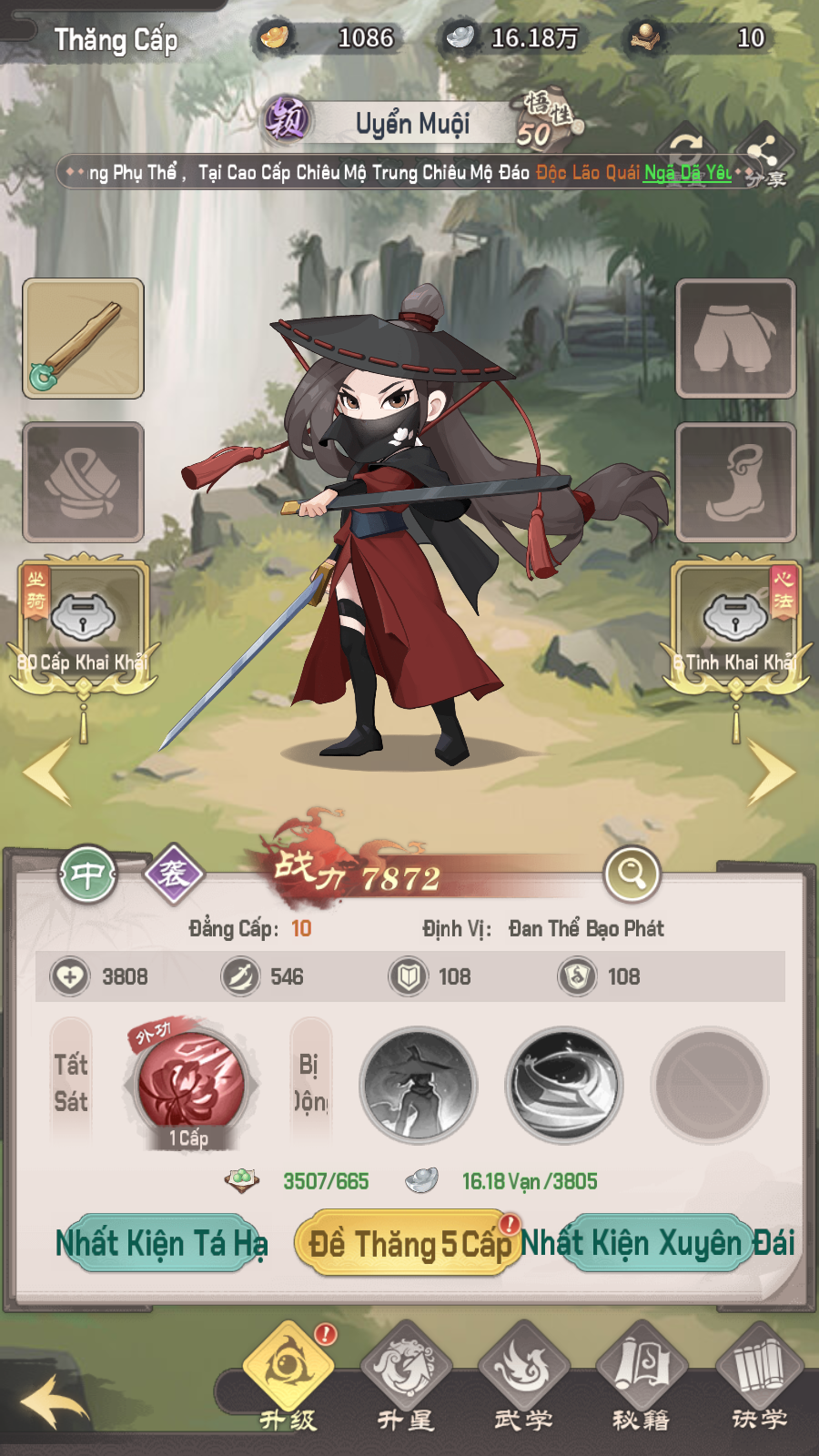Open the empty pants equipment slot
The image size is (819, 1456).
(x=735, y=339)
